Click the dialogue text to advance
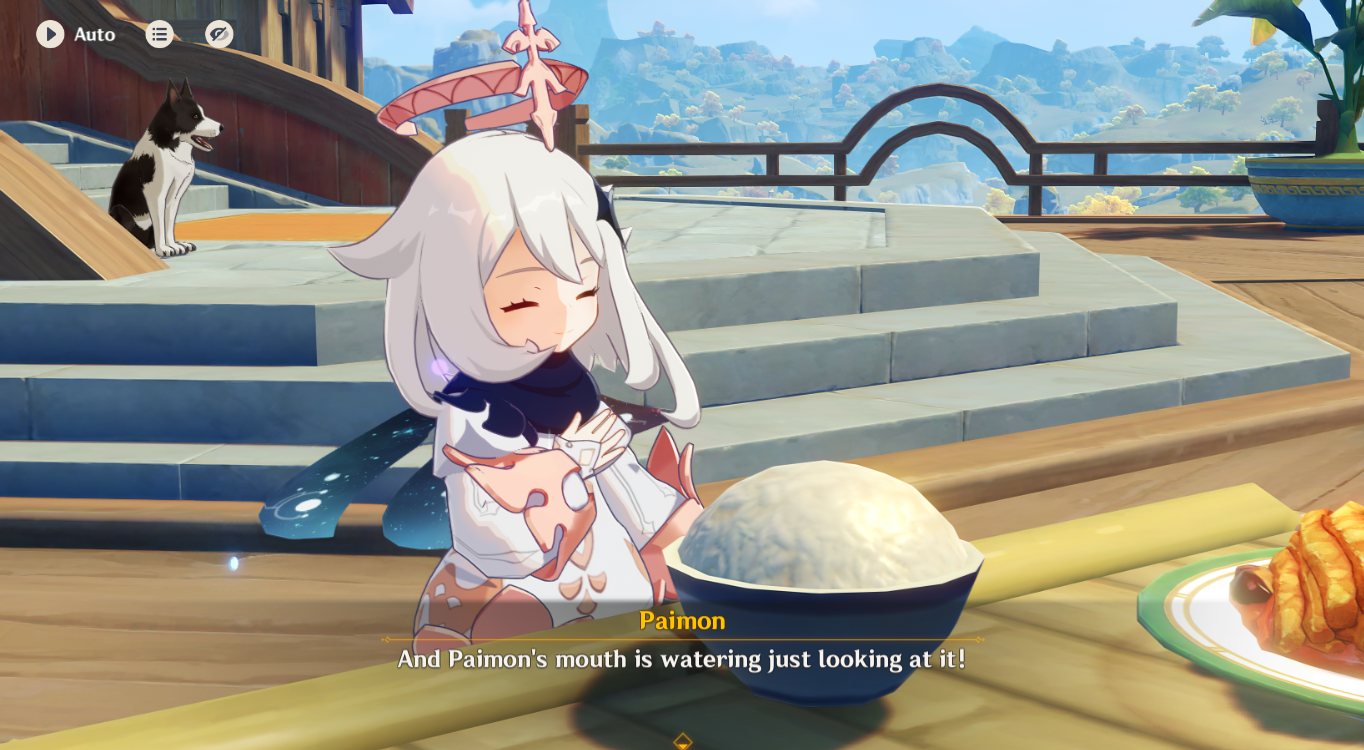The width and height of the screenshot is (1364, 750). [683, 658]
